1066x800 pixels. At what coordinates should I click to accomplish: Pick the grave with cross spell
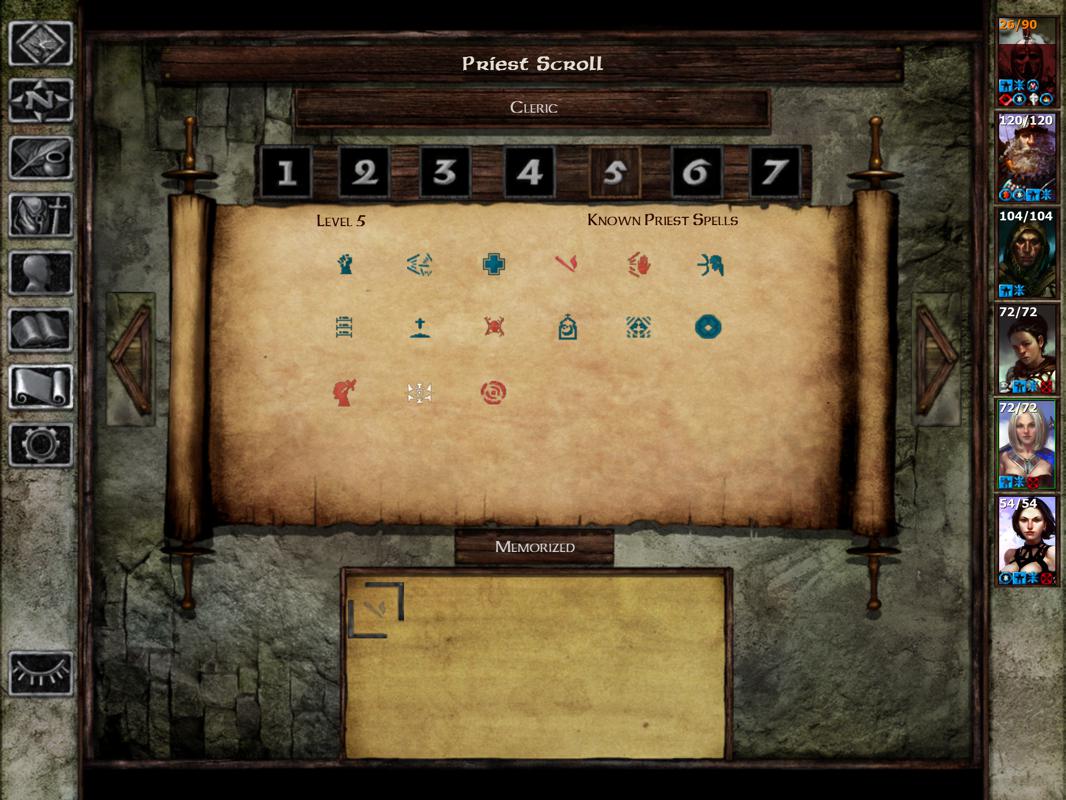pos(420,328)
